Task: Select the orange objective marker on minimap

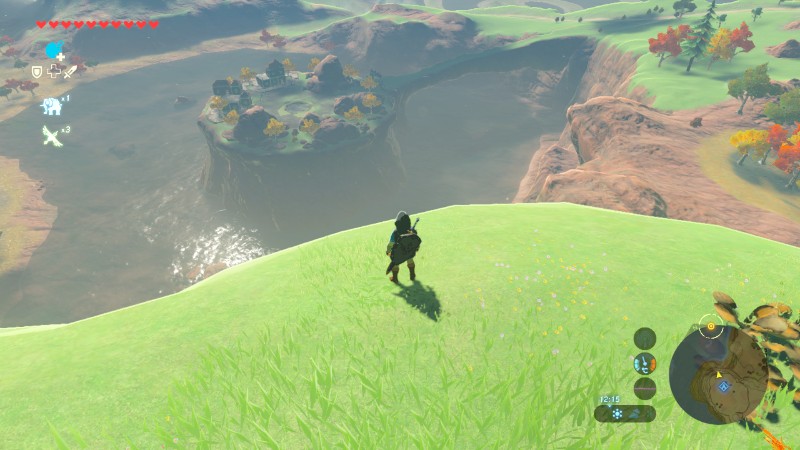Action: [711, 326]
